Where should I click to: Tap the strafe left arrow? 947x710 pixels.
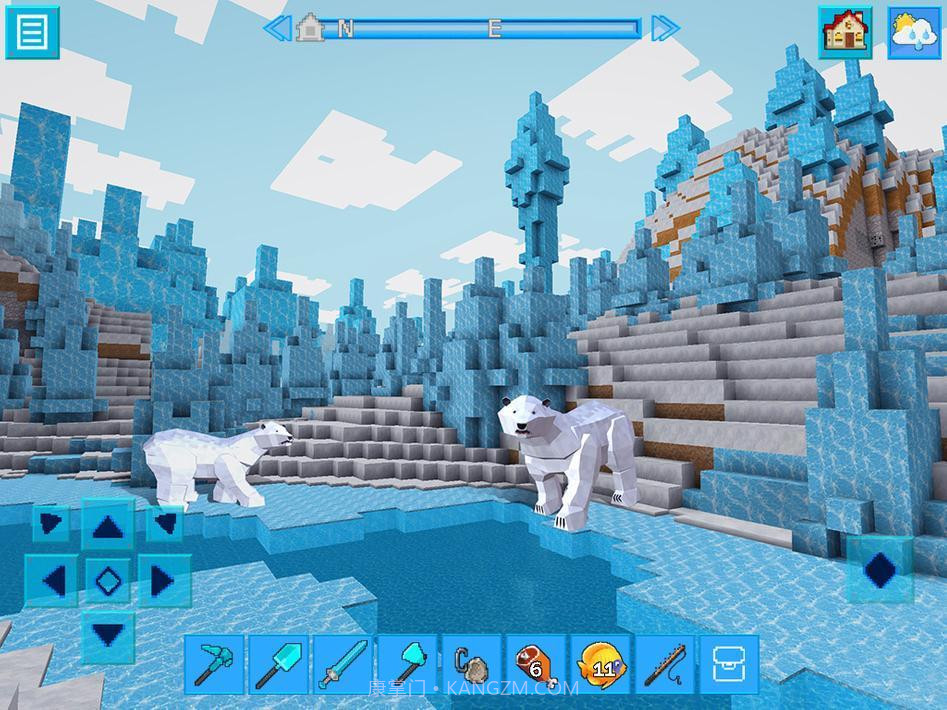(54, 579)
